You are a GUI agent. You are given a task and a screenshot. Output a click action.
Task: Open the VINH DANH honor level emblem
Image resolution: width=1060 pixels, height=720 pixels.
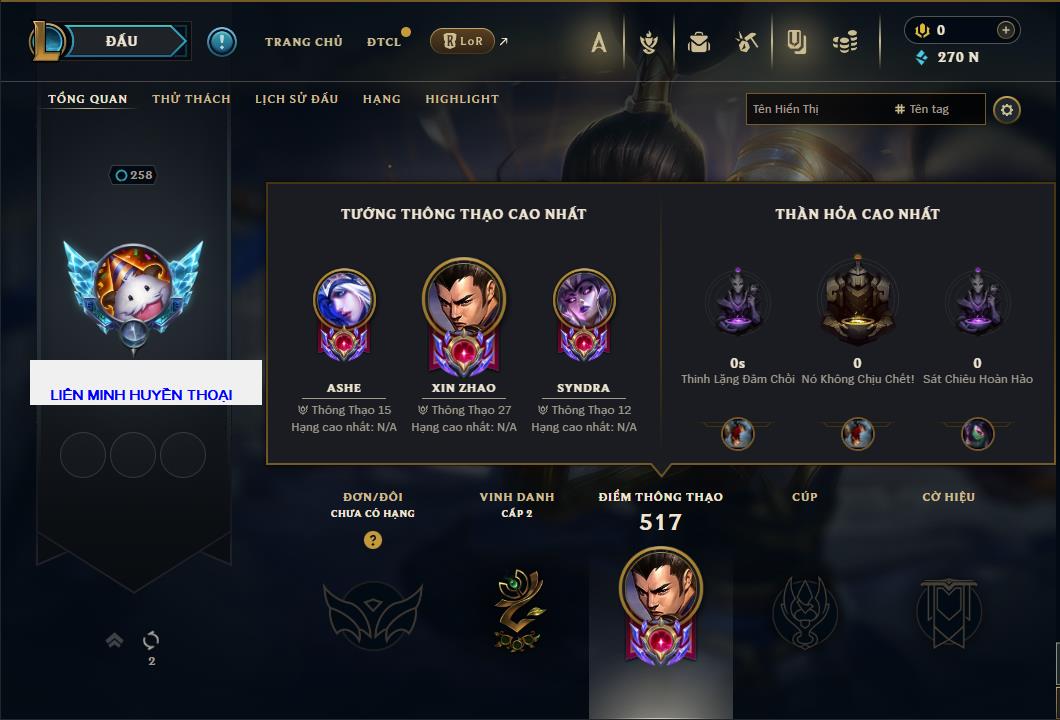[517, 608]
